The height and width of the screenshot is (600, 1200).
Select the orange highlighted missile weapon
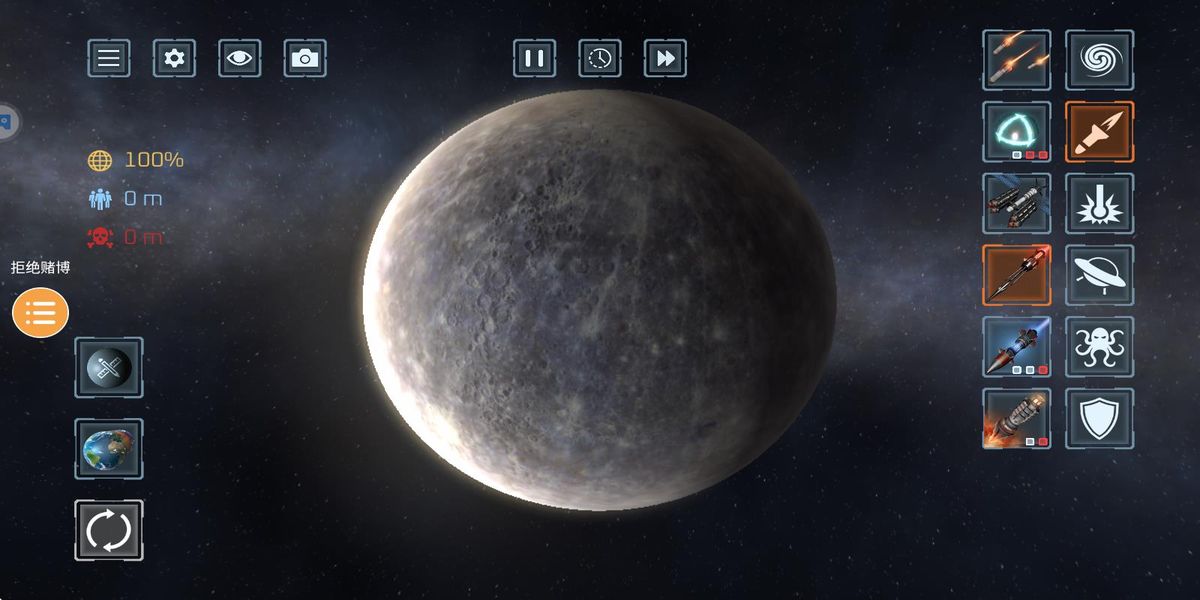1099,131
